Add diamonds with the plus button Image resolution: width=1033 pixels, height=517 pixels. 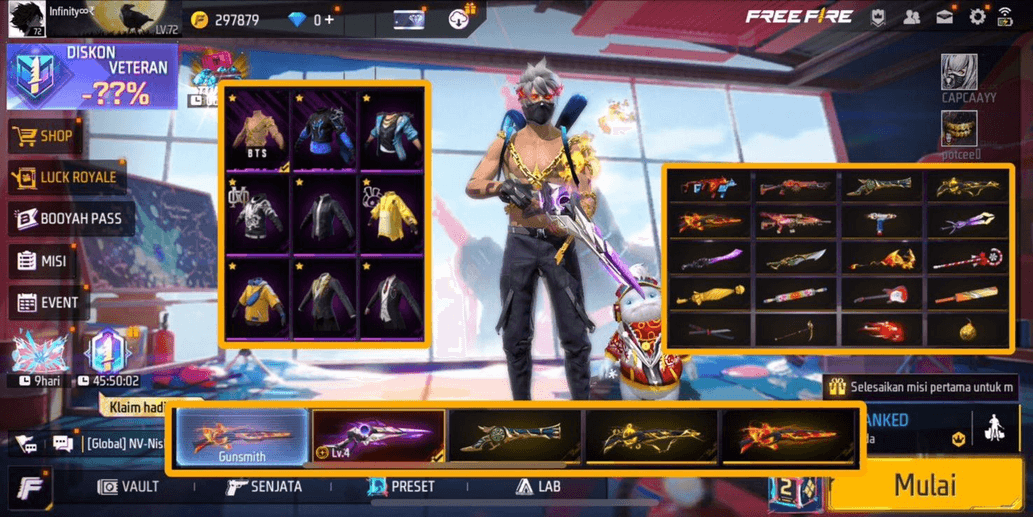click(329, 20)
